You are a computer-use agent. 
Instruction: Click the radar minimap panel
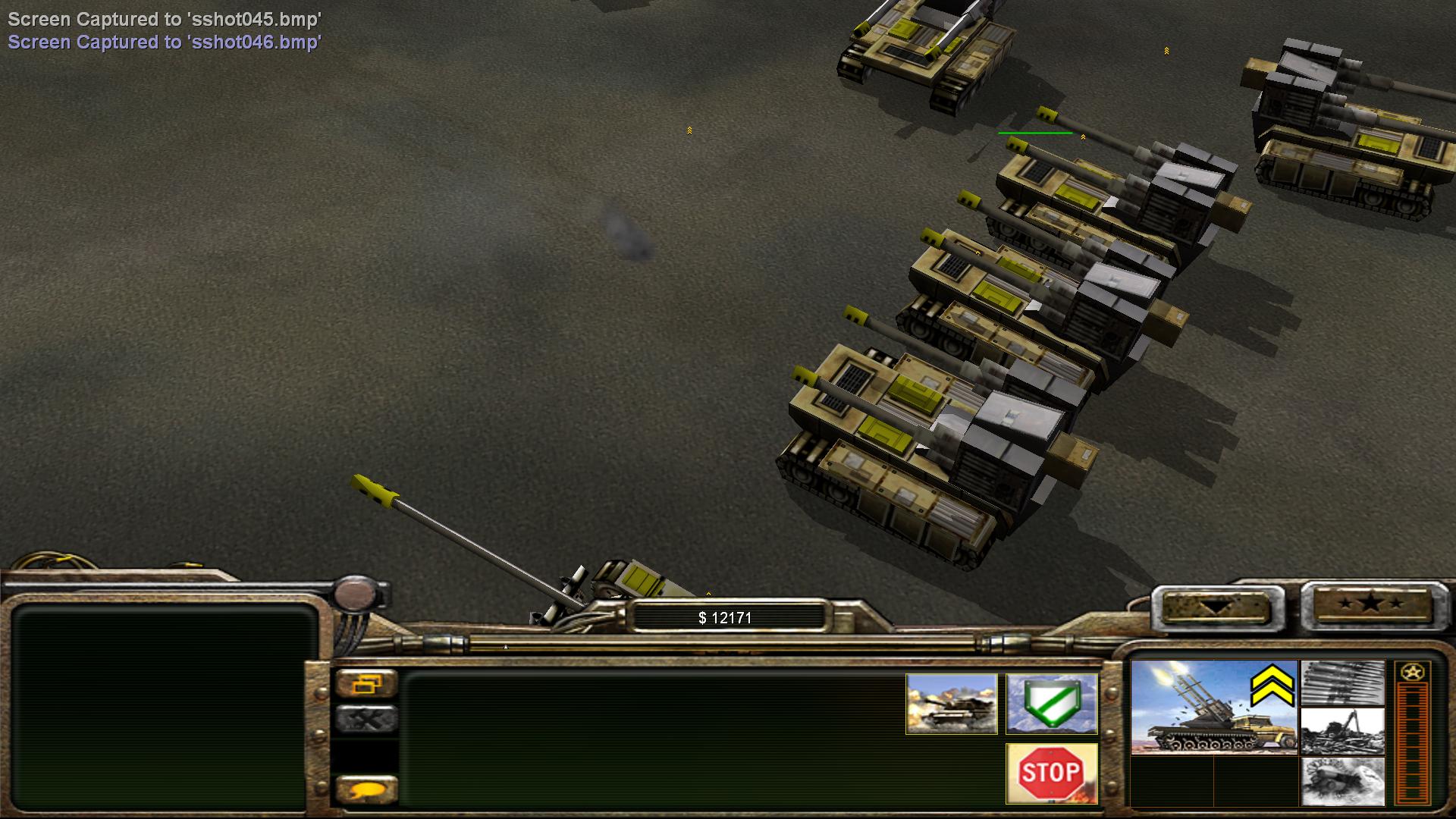(163, 705)
